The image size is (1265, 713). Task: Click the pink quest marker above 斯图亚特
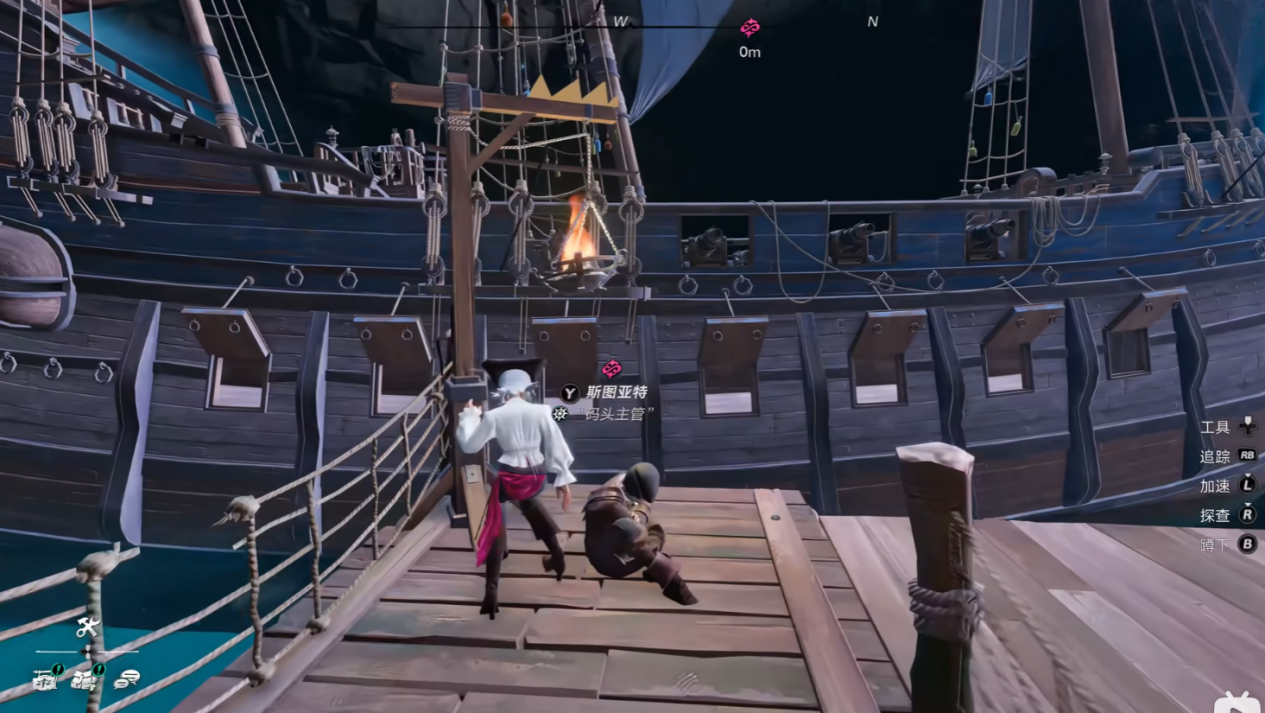(612, 368)
